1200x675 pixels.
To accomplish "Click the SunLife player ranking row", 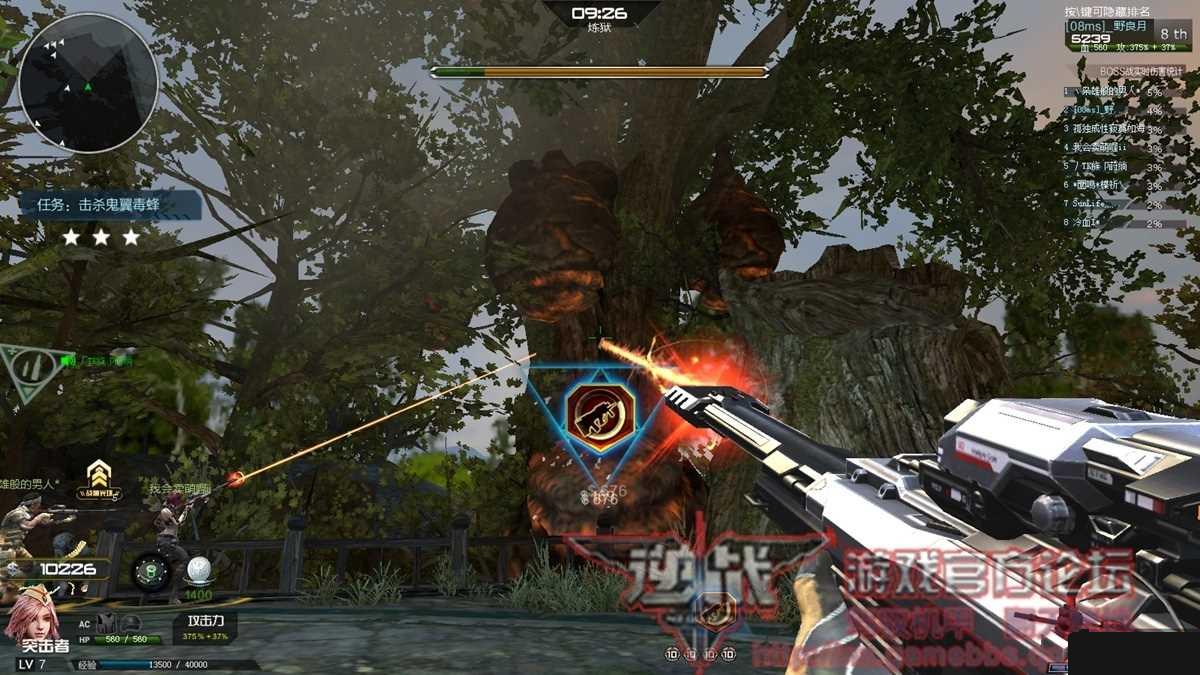I will 1112,204.
